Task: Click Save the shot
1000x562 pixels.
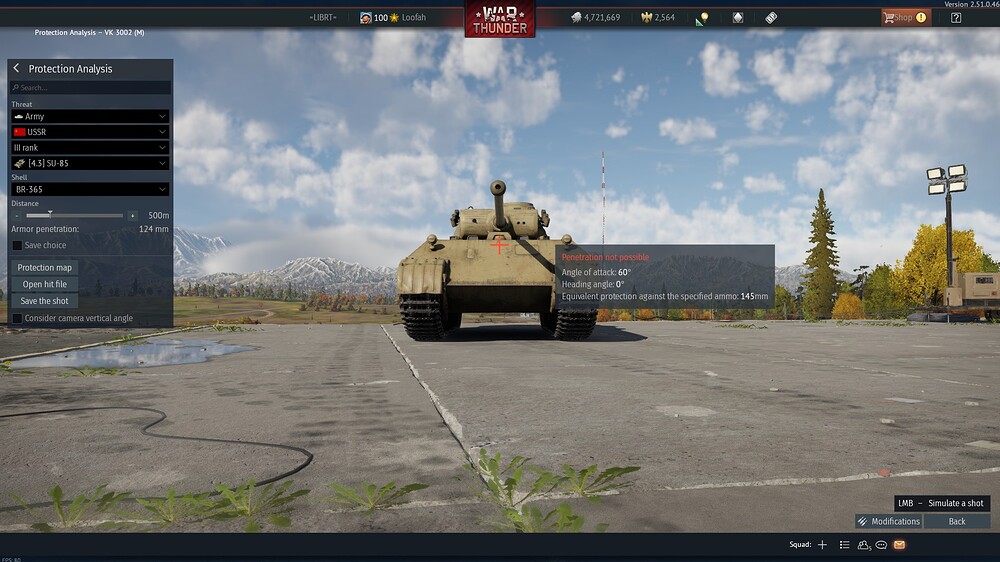Action: pos(45,301)
